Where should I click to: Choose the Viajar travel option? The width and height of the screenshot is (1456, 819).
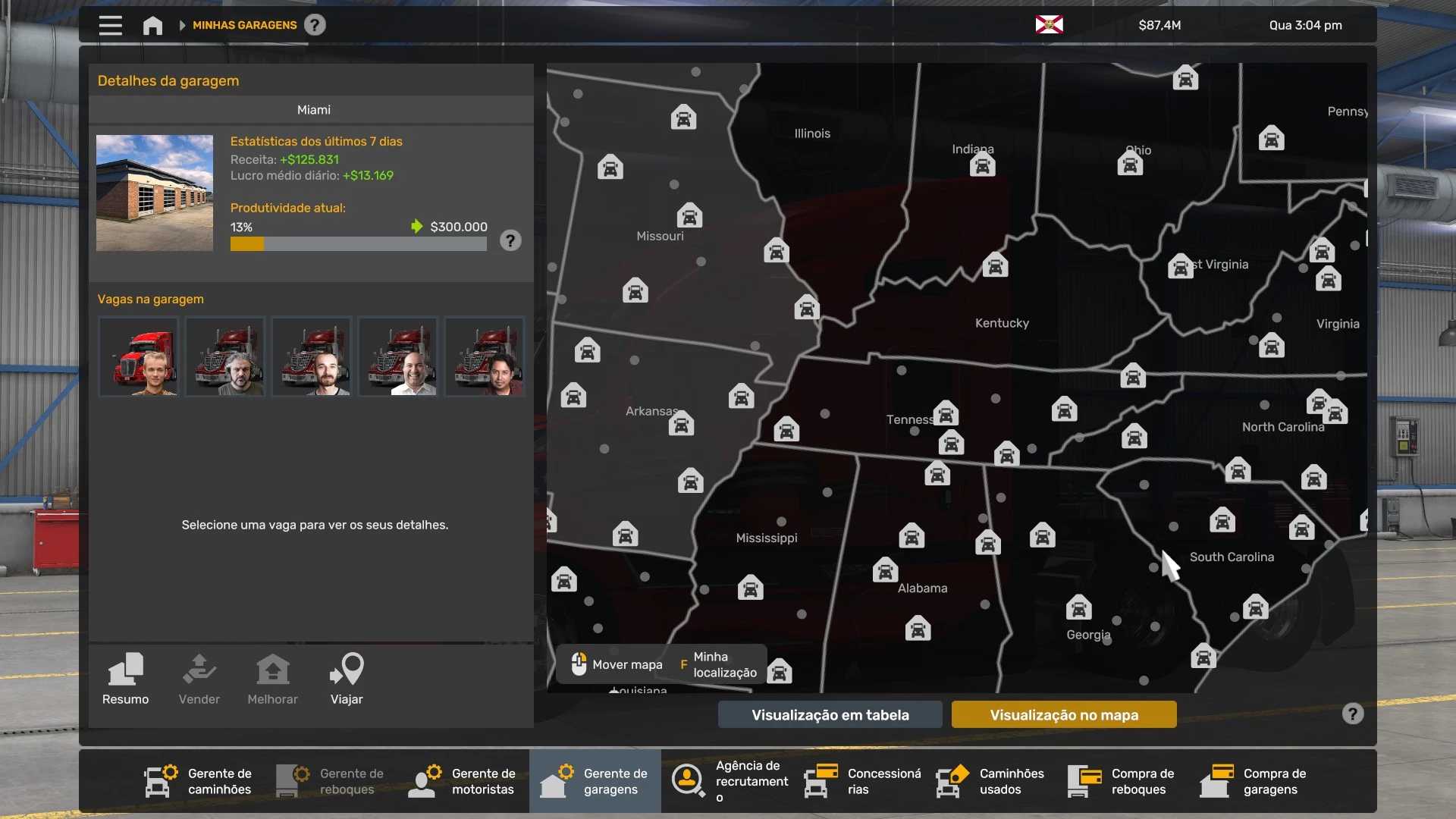point(347,679)
